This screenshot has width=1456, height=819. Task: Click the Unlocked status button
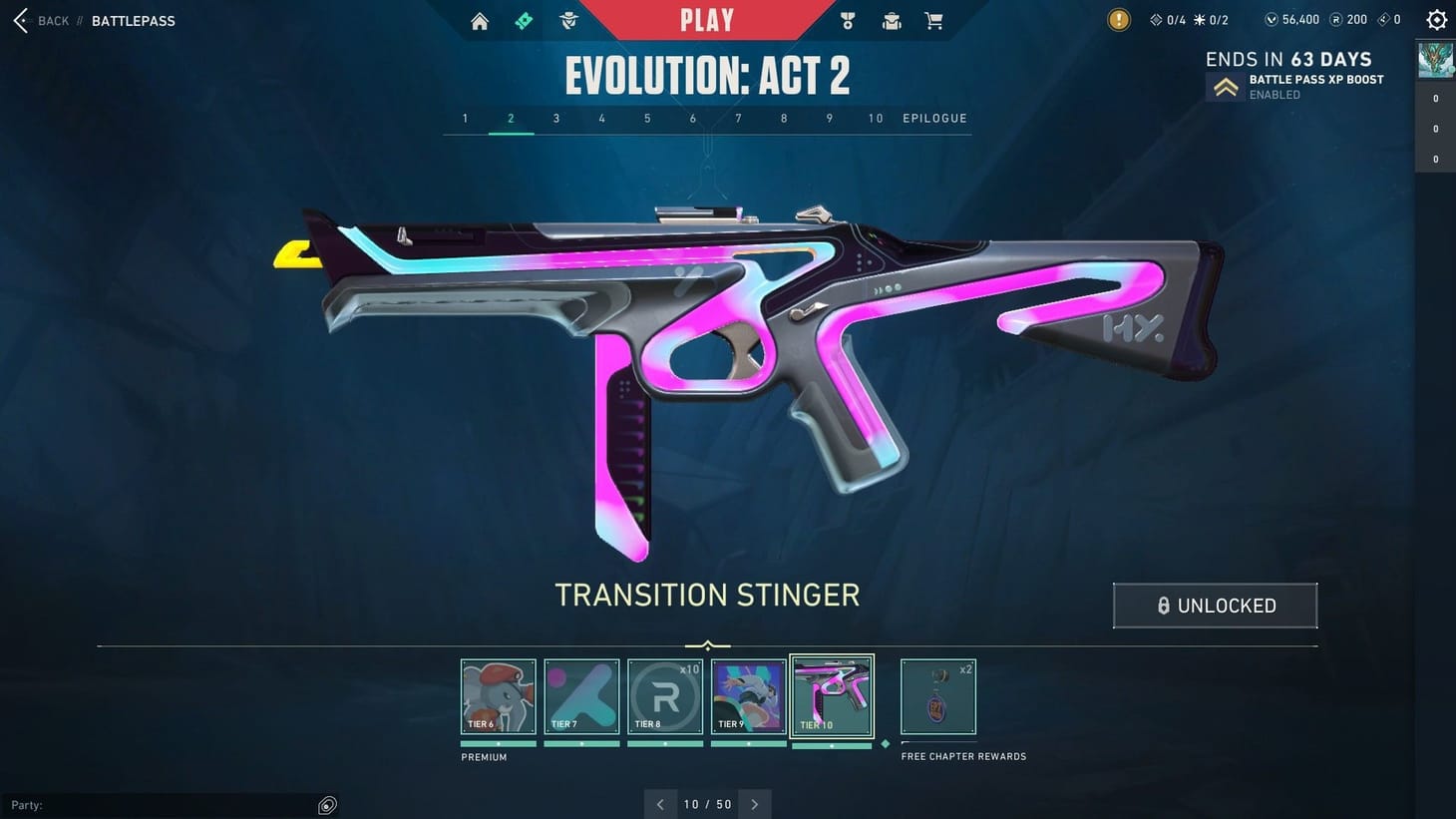pyautogui.click(x=1215, y=605)
